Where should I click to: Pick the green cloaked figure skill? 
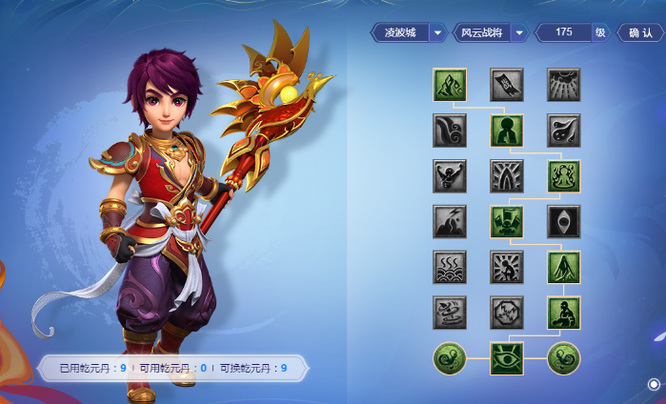coord(563,267)
